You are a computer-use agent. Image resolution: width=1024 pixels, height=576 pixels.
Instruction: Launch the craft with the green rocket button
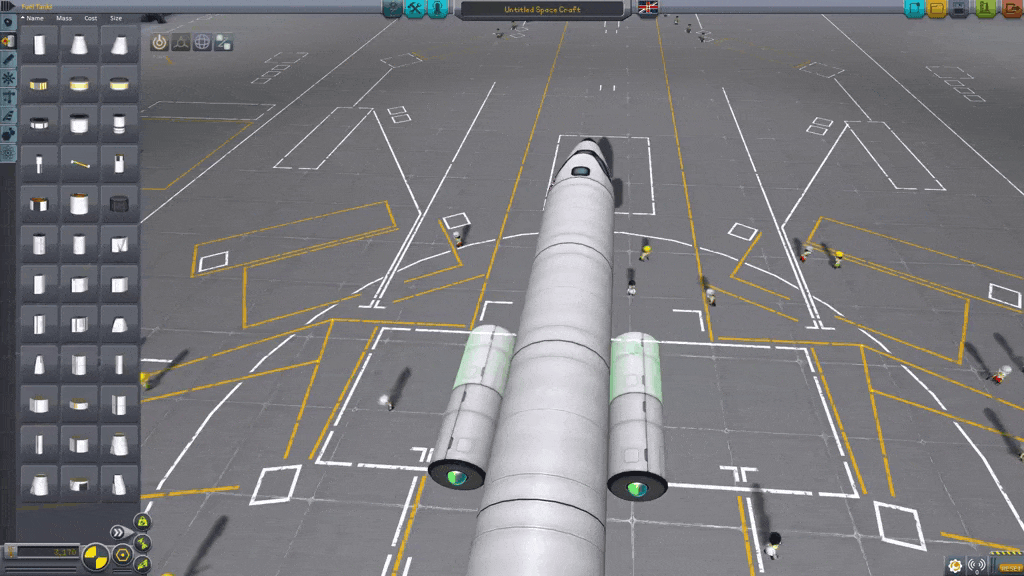(985, 9)
